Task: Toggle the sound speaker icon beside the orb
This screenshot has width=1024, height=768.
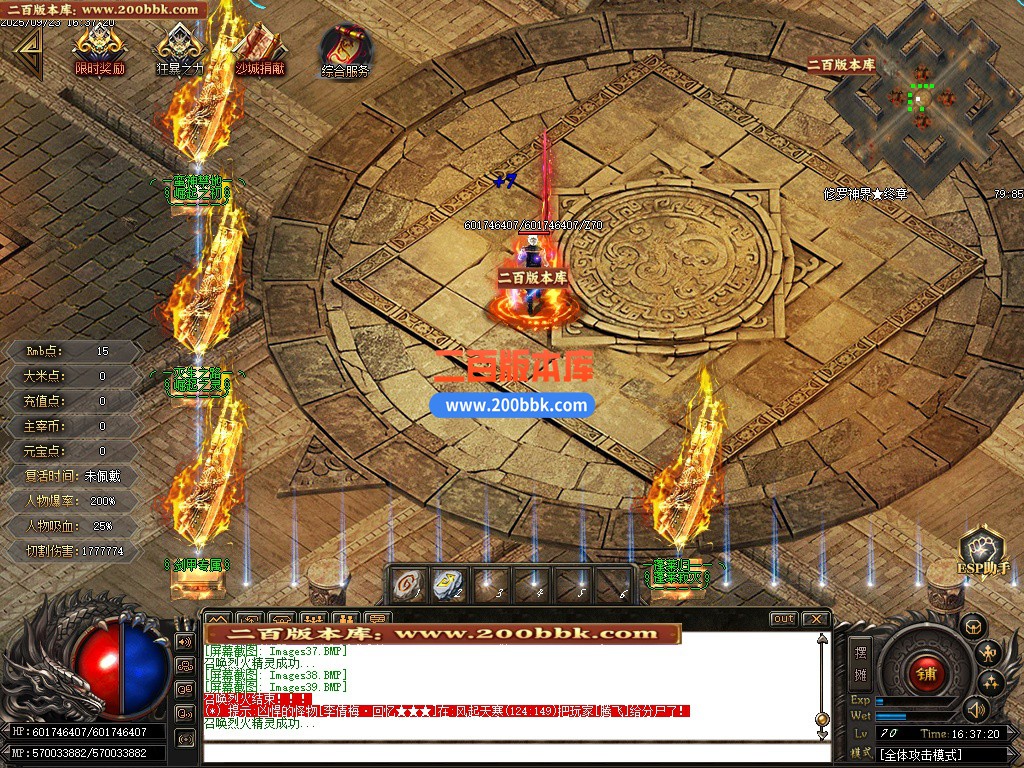Action: point(974,710)
